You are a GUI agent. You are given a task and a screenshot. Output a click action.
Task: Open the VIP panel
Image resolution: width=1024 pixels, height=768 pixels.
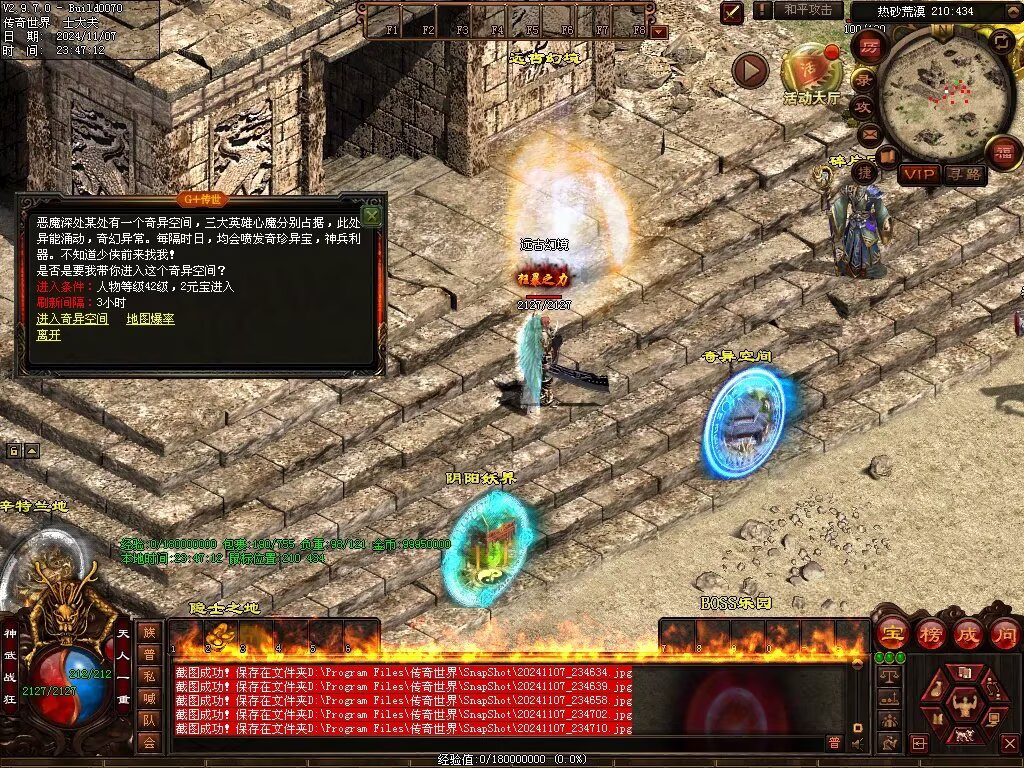918,174
